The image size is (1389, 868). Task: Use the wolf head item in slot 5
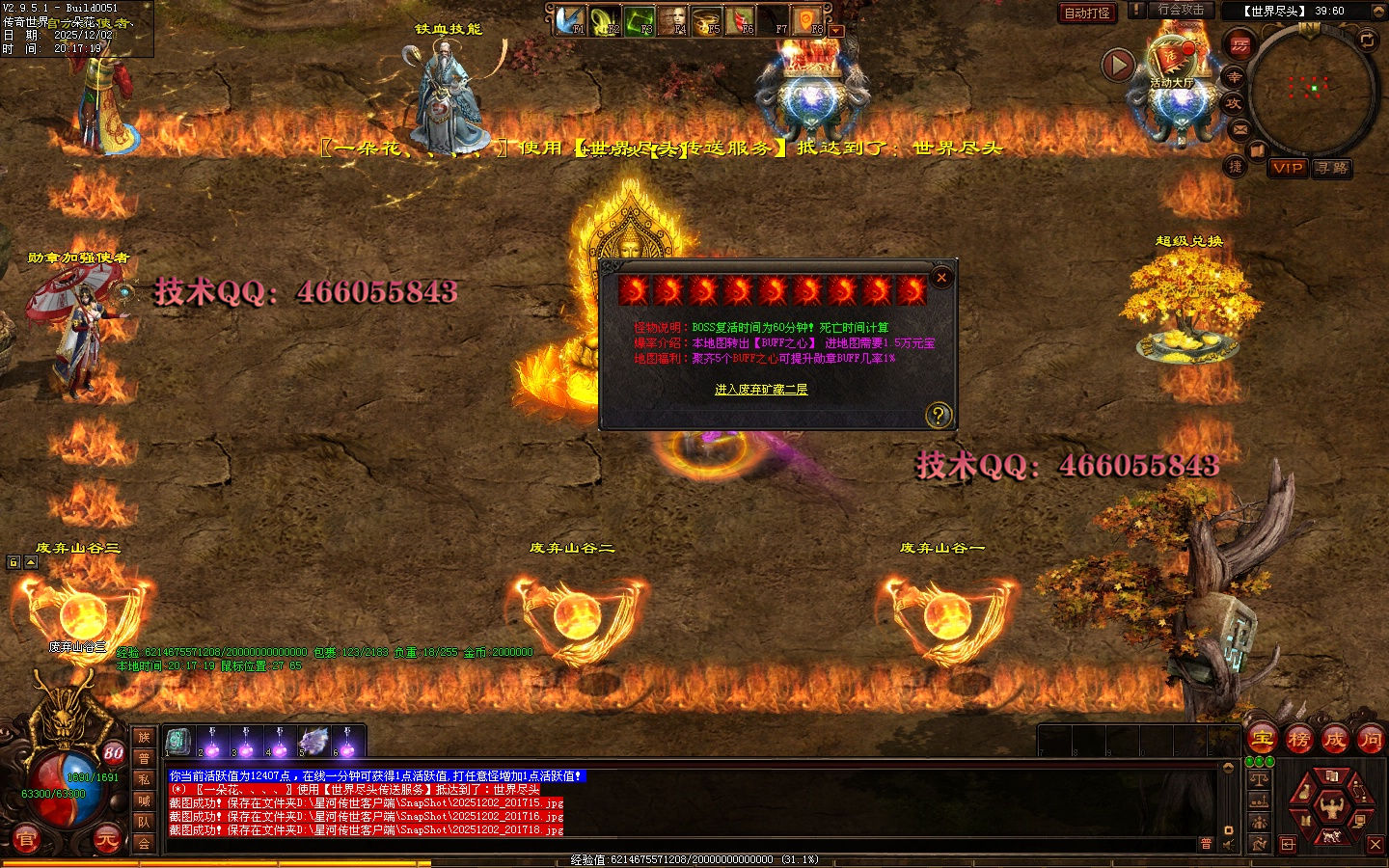point(313,743)
